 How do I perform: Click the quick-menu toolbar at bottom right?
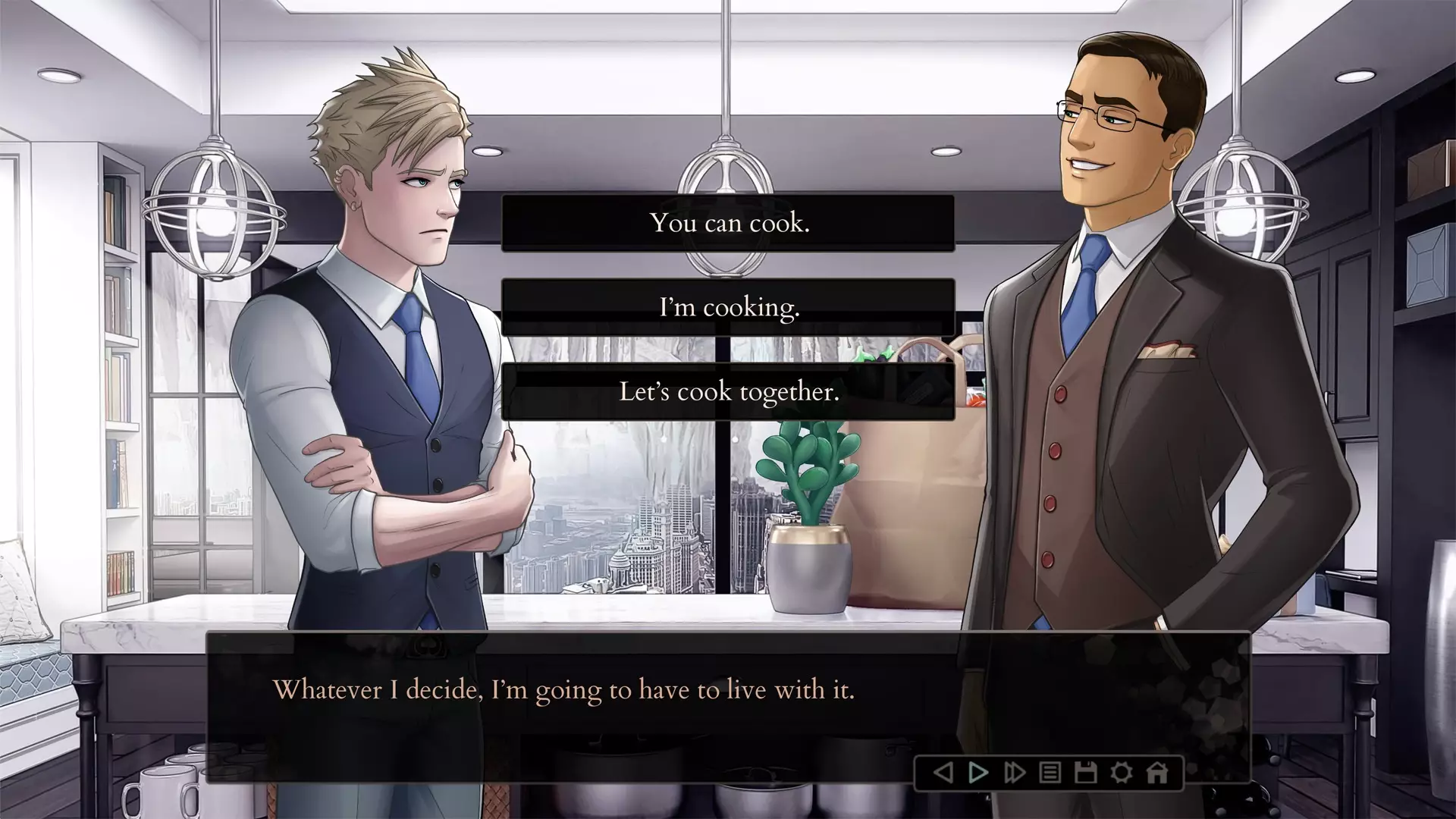coord(1050,773)
